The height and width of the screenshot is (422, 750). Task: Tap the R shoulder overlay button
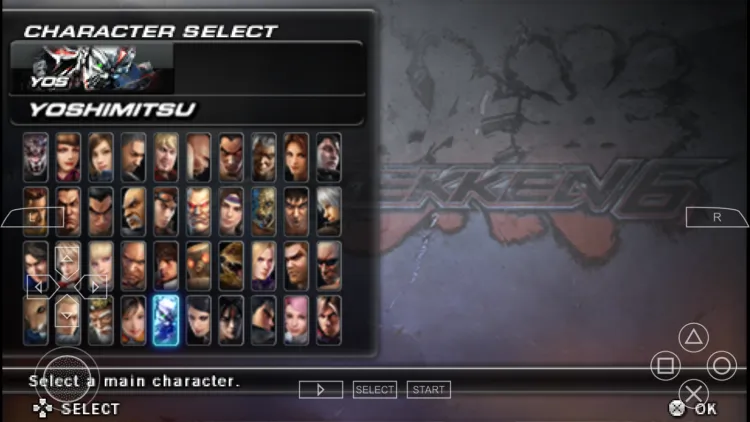point(717,216)
